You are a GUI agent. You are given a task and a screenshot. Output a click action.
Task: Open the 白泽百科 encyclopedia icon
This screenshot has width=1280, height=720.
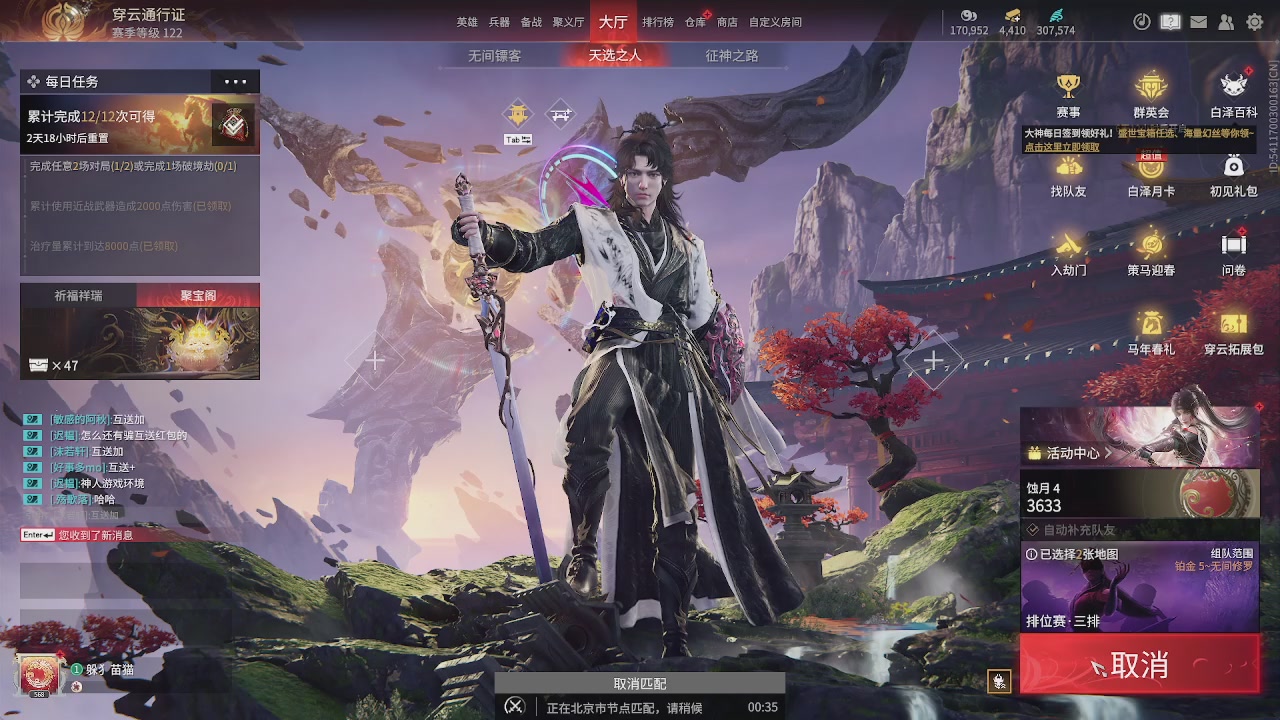[x=1233, y=85]
